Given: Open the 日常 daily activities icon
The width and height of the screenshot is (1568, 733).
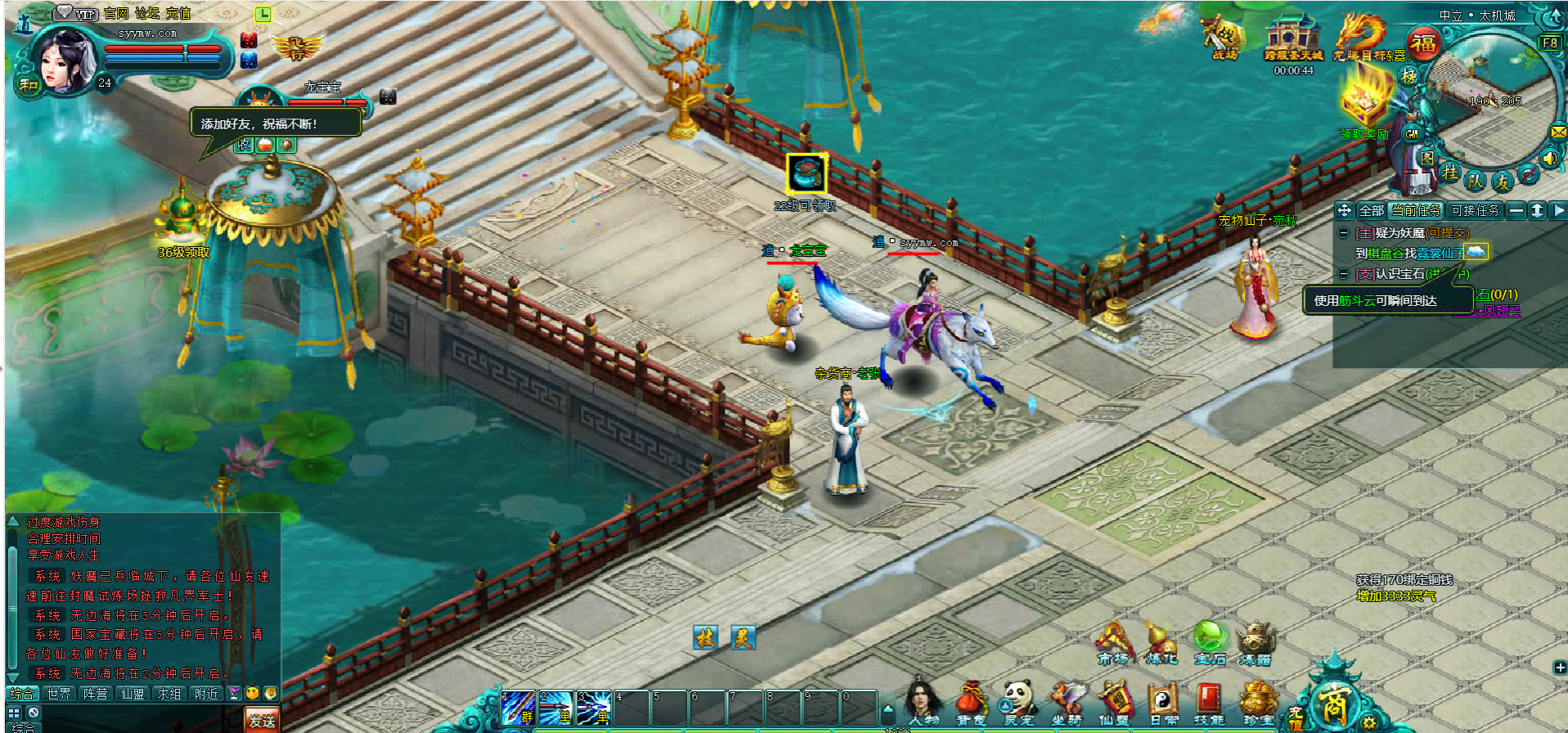Looking at the screenshot, I should (x=1162, y=702).
